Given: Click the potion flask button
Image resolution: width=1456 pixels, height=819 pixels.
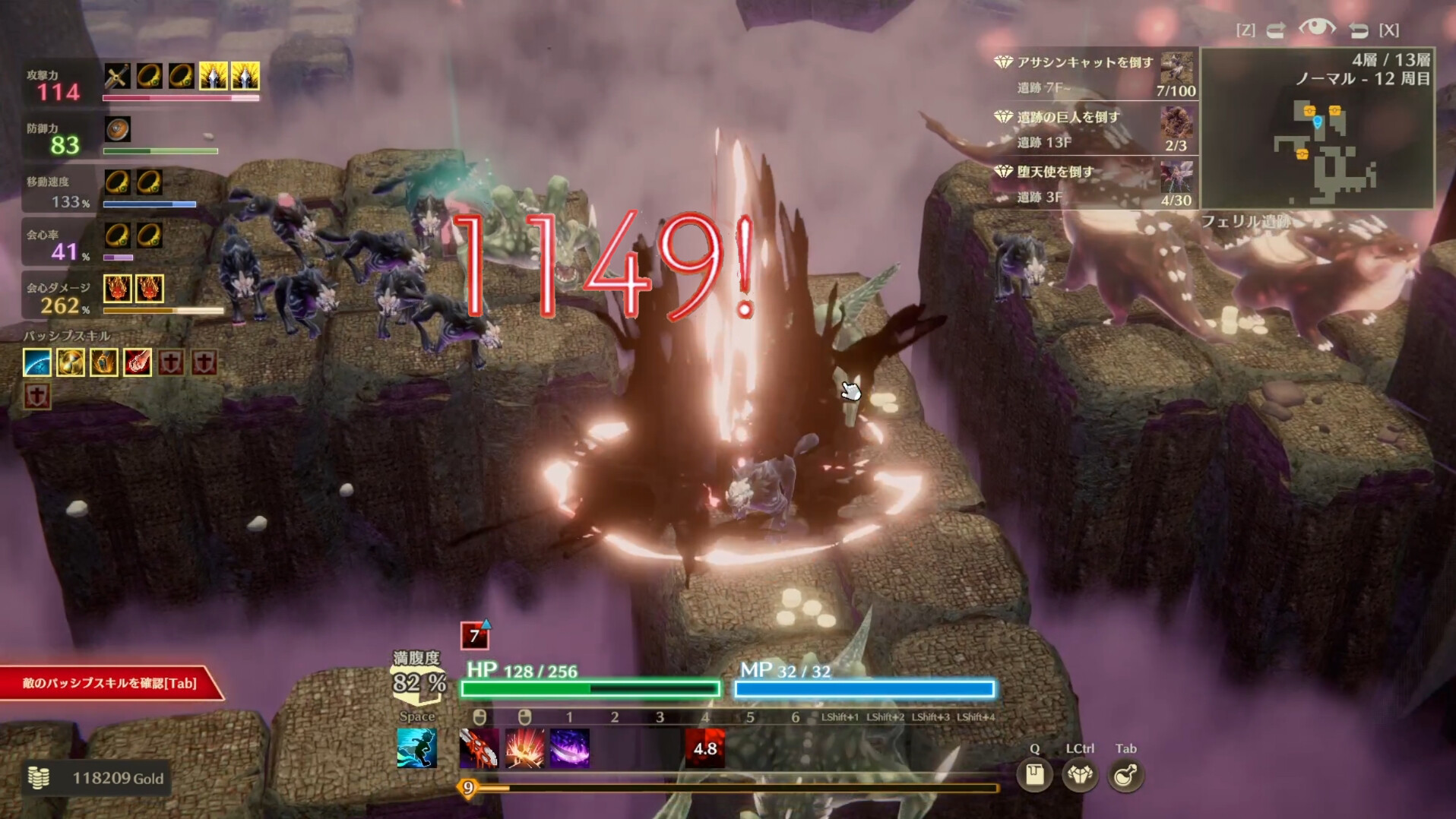Looking at the screenshot, I should 1125,775.
